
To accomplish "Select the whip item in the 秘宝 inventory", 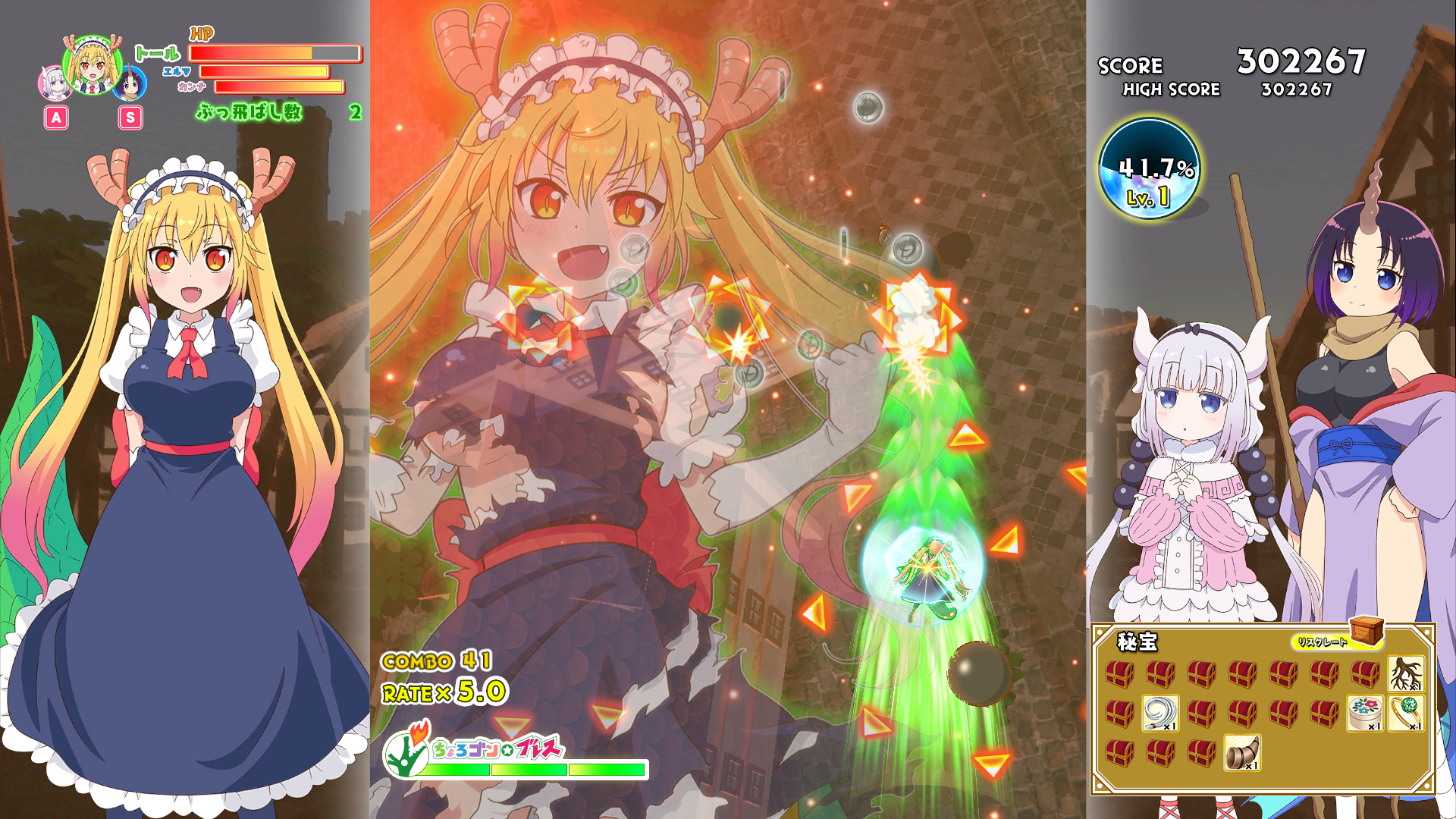I will click(x=1159, y=714).
